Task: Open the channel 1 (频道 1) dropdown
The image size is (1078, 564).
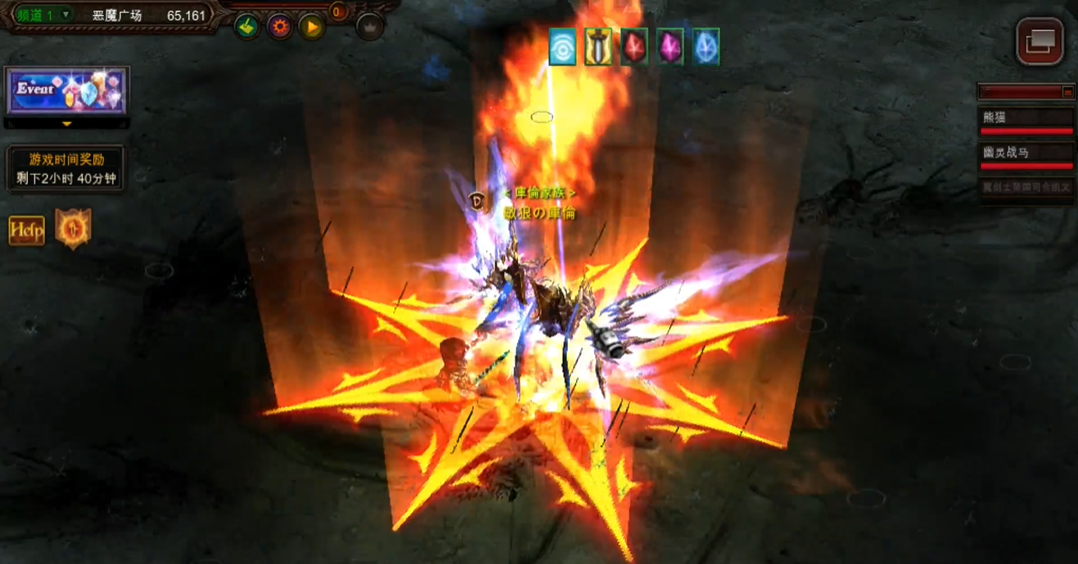Action: click(x=43, y=15)
